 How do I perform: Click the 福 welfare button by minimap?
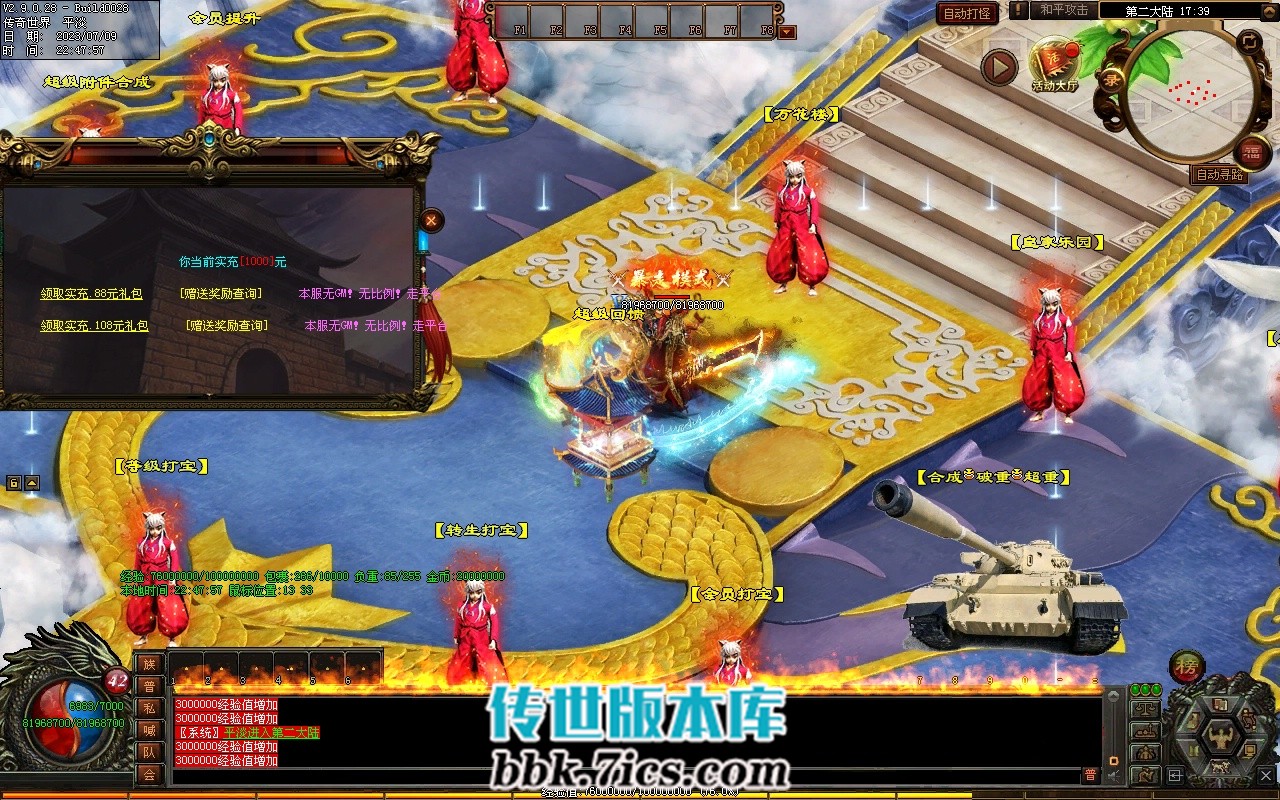point(1252,152)
